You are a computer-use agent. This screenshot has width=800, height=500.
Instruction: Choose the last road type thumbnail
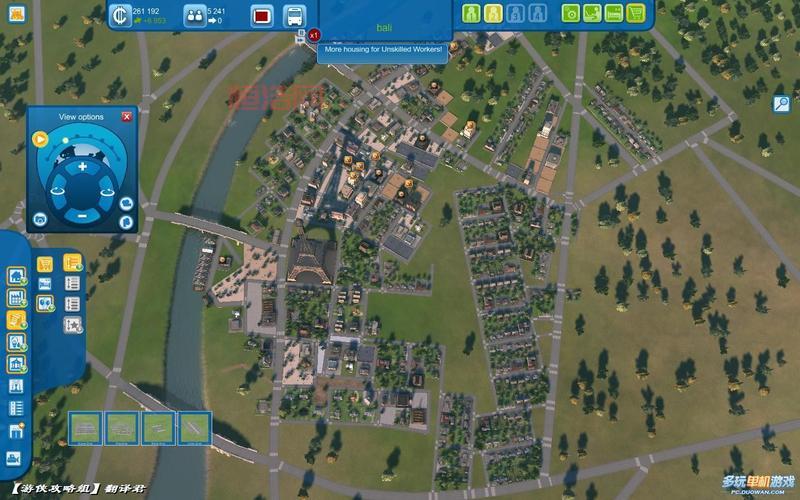click(194, 428)
